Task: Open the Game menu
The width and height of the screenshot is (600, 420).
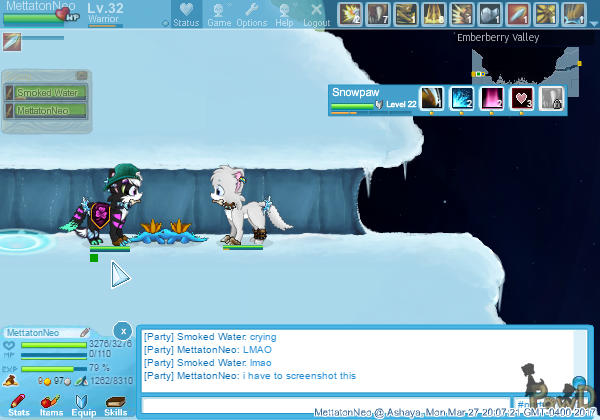Action: click(219, 14)
